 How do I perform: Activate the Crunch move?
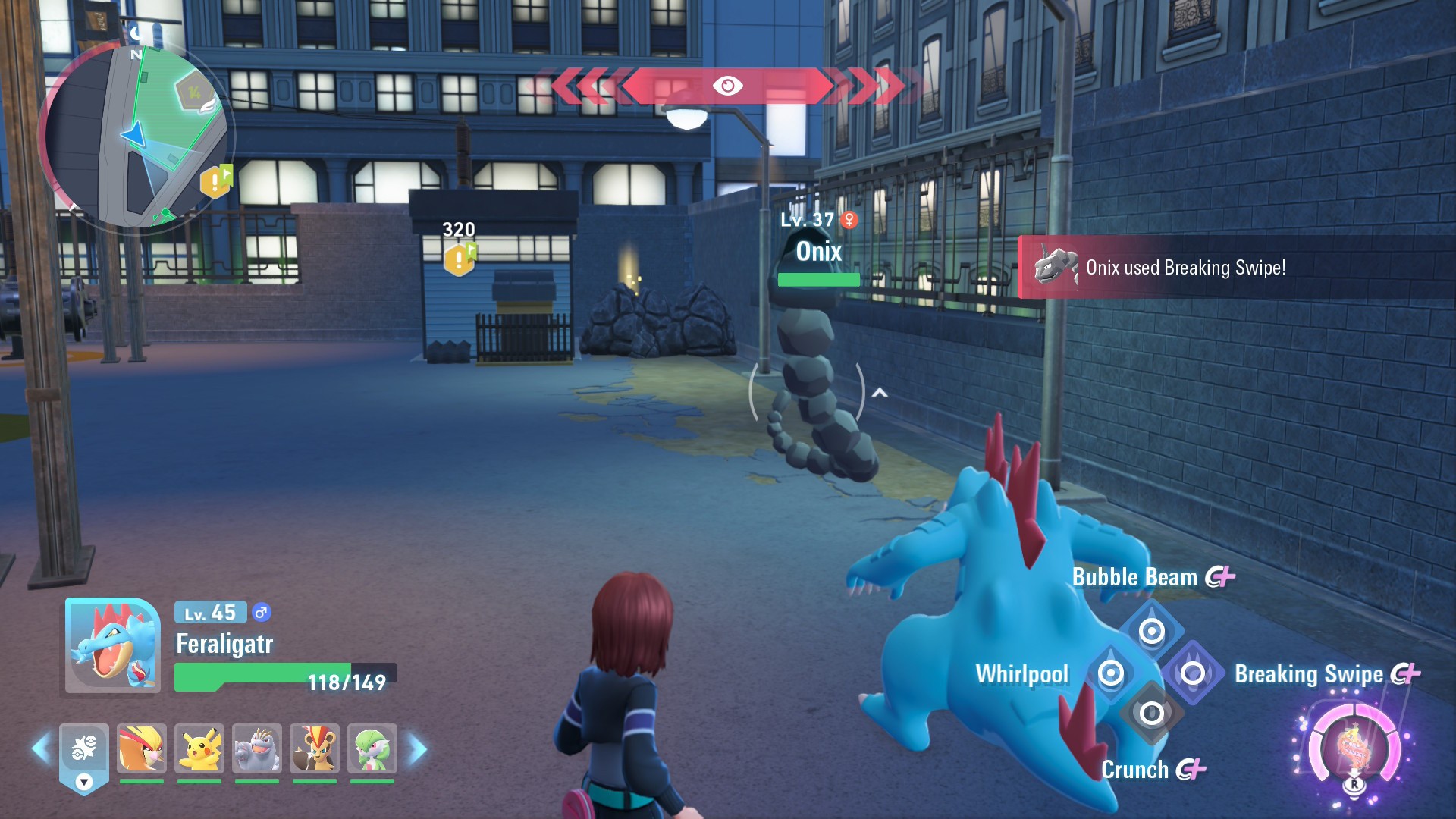click(1151, 714)
